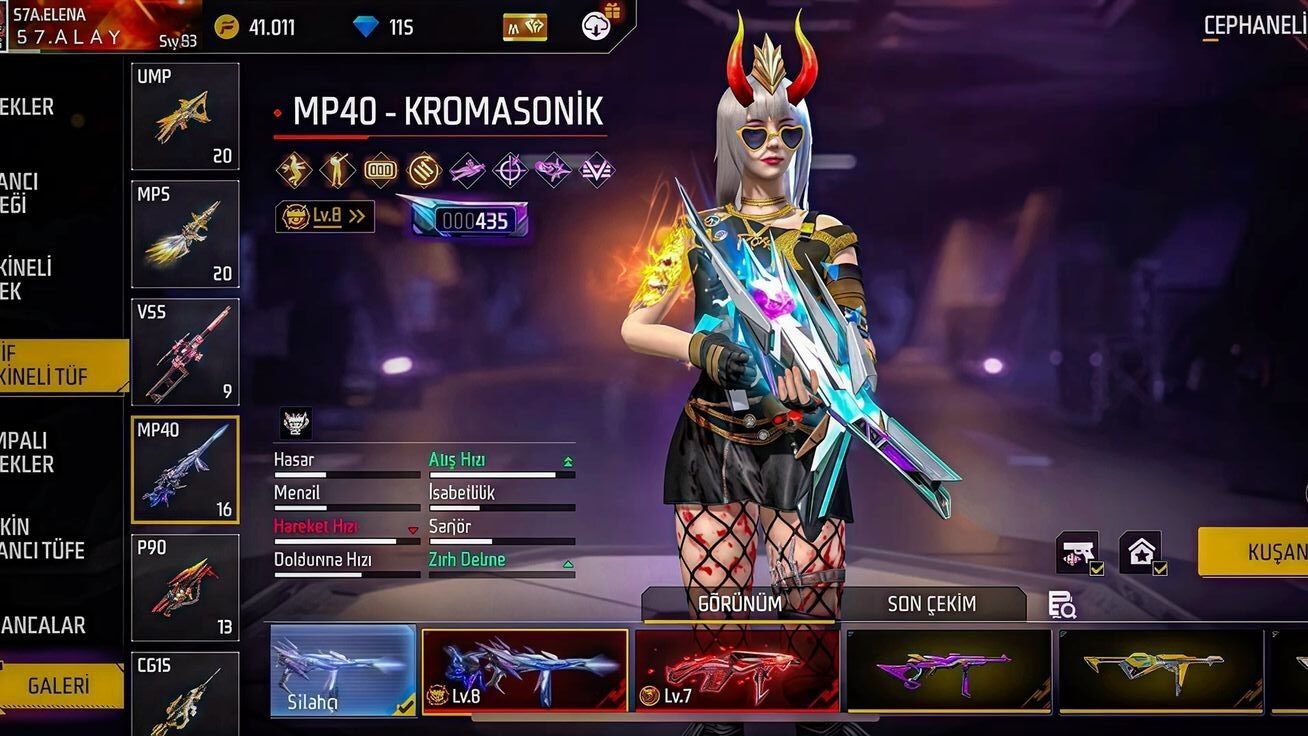Select the red Lv.7 MP40 skin
The height and width of the screenshot is (736, 1308).
point(737,670)
